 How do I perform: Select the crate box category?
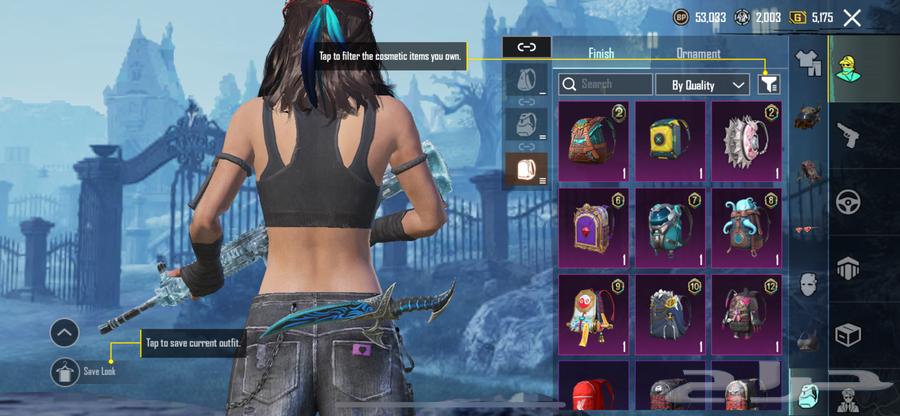(x=849, y=335)
